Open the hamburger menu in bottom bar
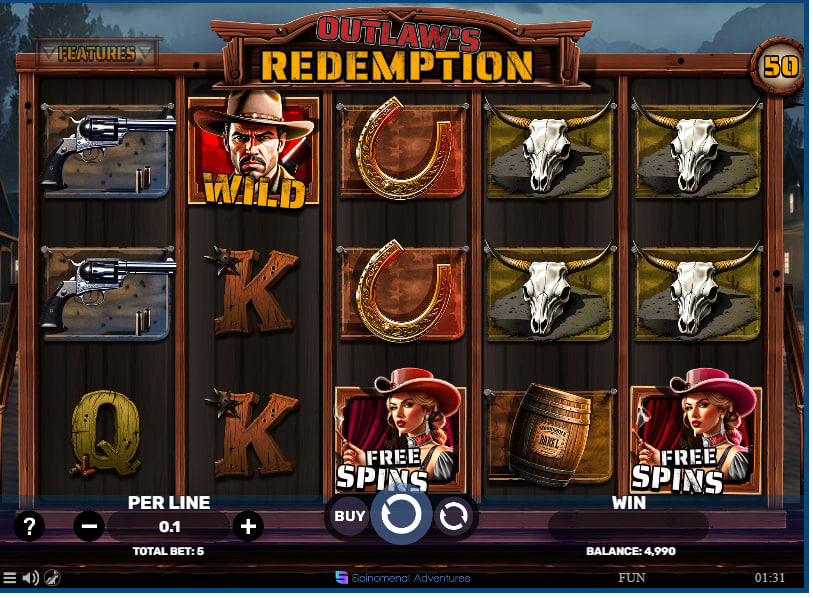 [x=10, y=578]
